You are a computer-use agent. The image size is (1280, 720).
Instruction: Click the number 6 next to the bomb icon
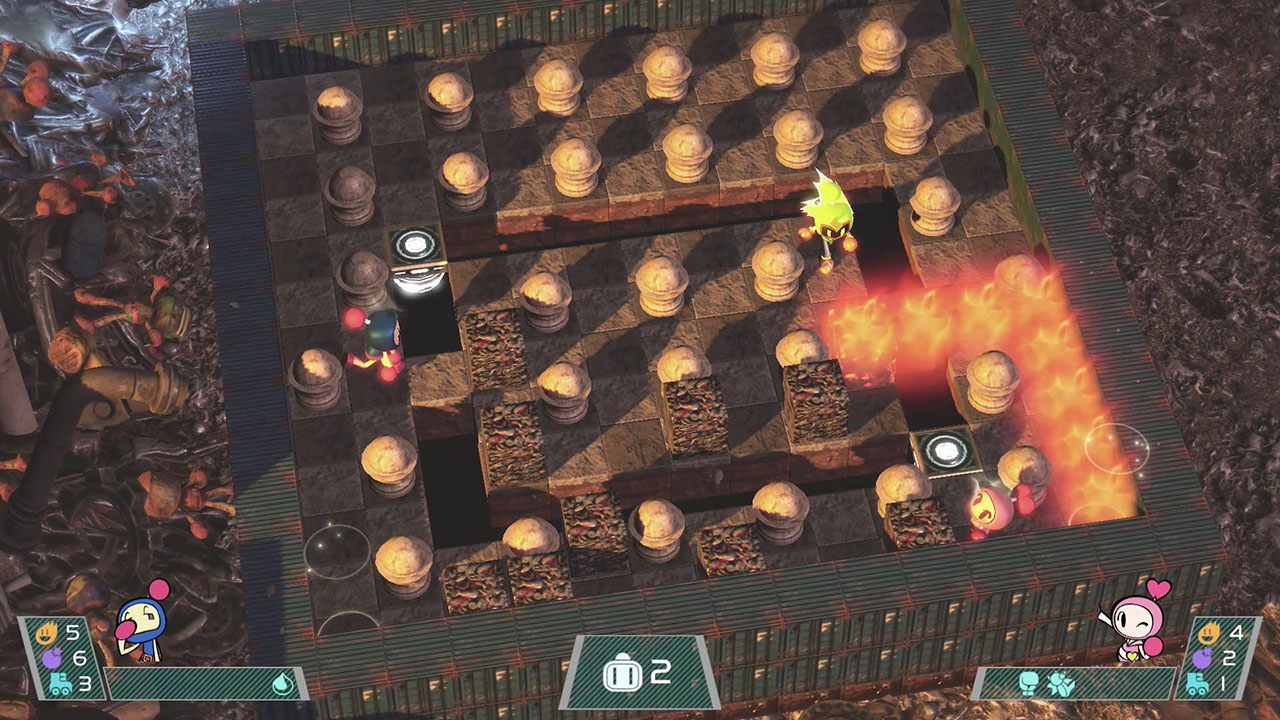tap(82, 658)
